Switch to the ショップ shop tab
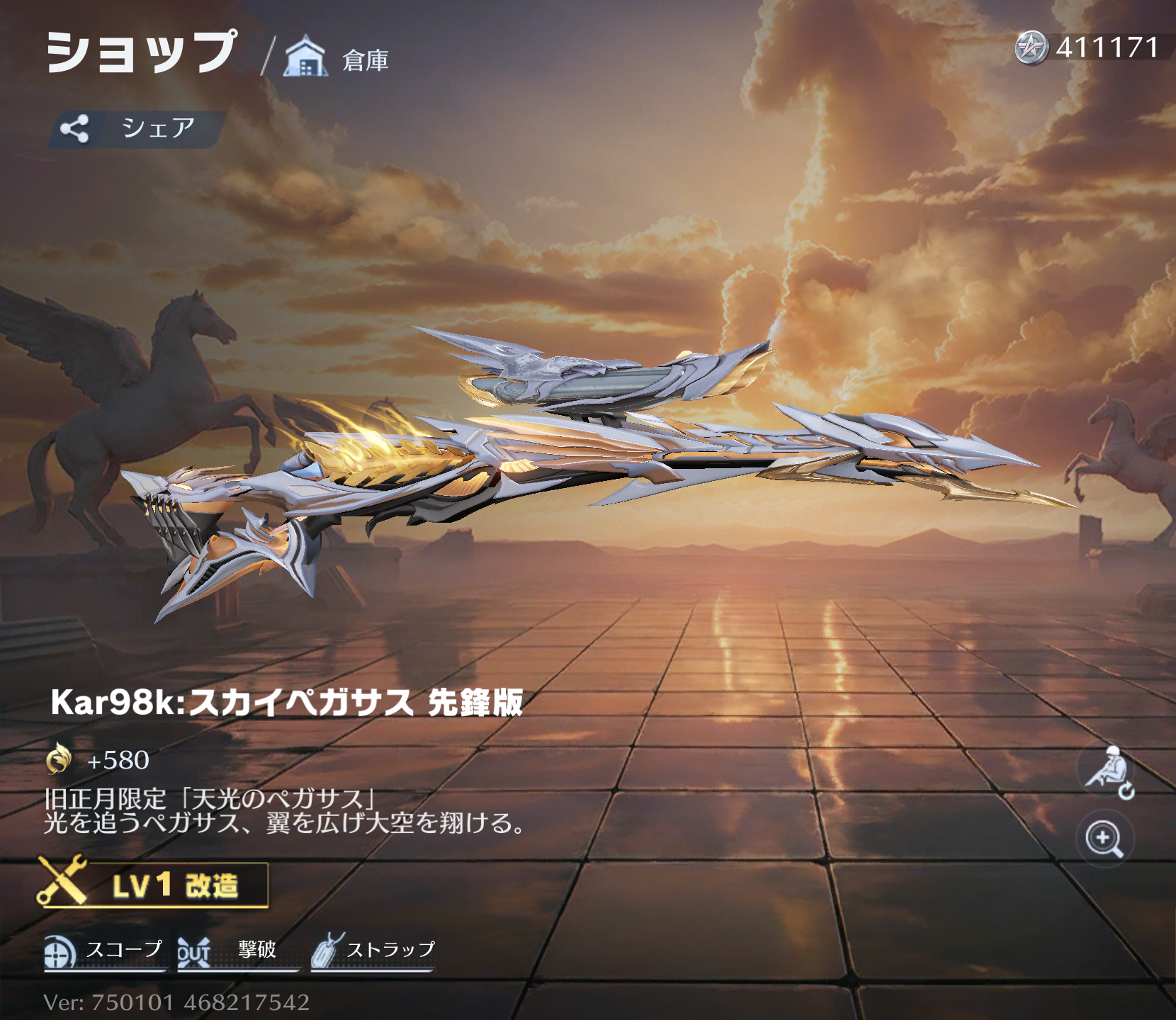 140,52
